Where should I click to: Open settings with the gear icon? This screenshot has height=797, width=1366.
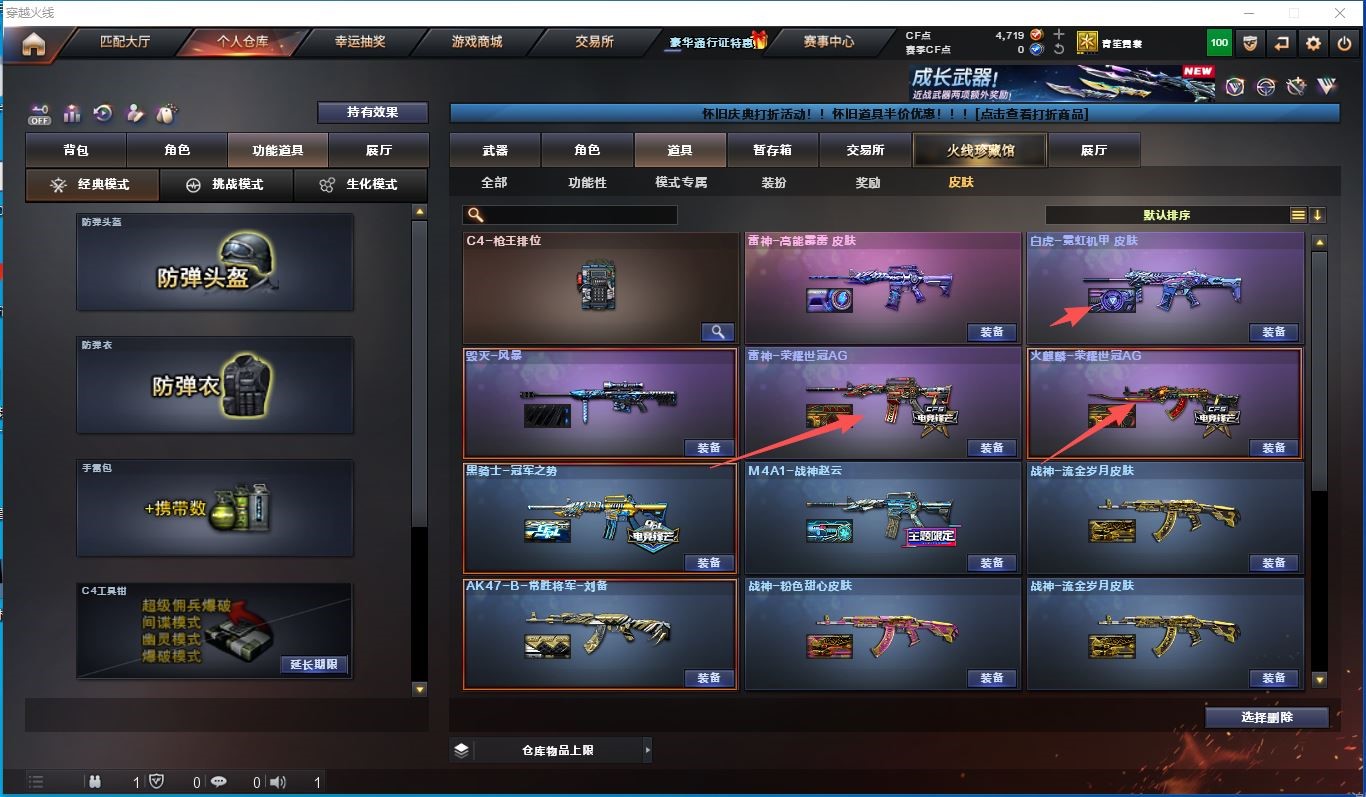pyautogui.click(x=1313, y=43)
